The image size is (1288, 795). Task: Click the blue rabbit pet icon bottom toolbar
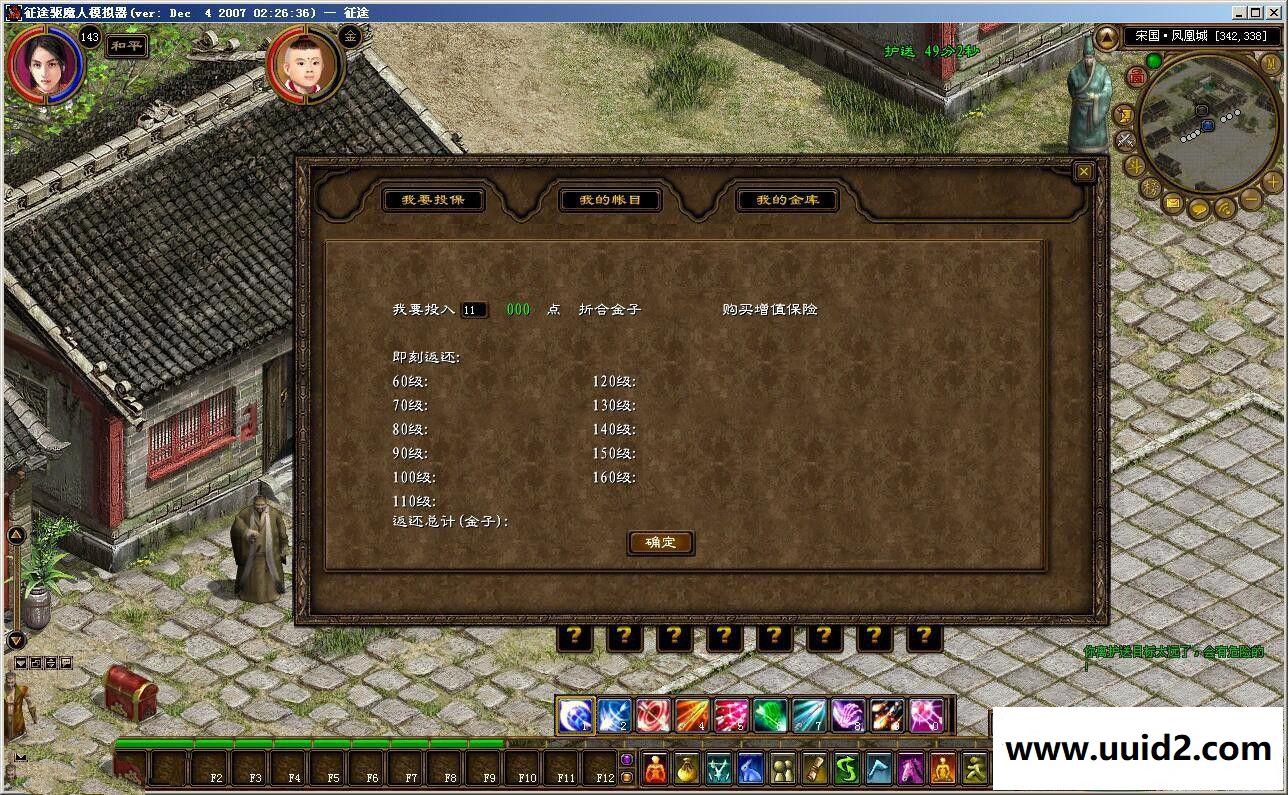[x=749, y=769]
